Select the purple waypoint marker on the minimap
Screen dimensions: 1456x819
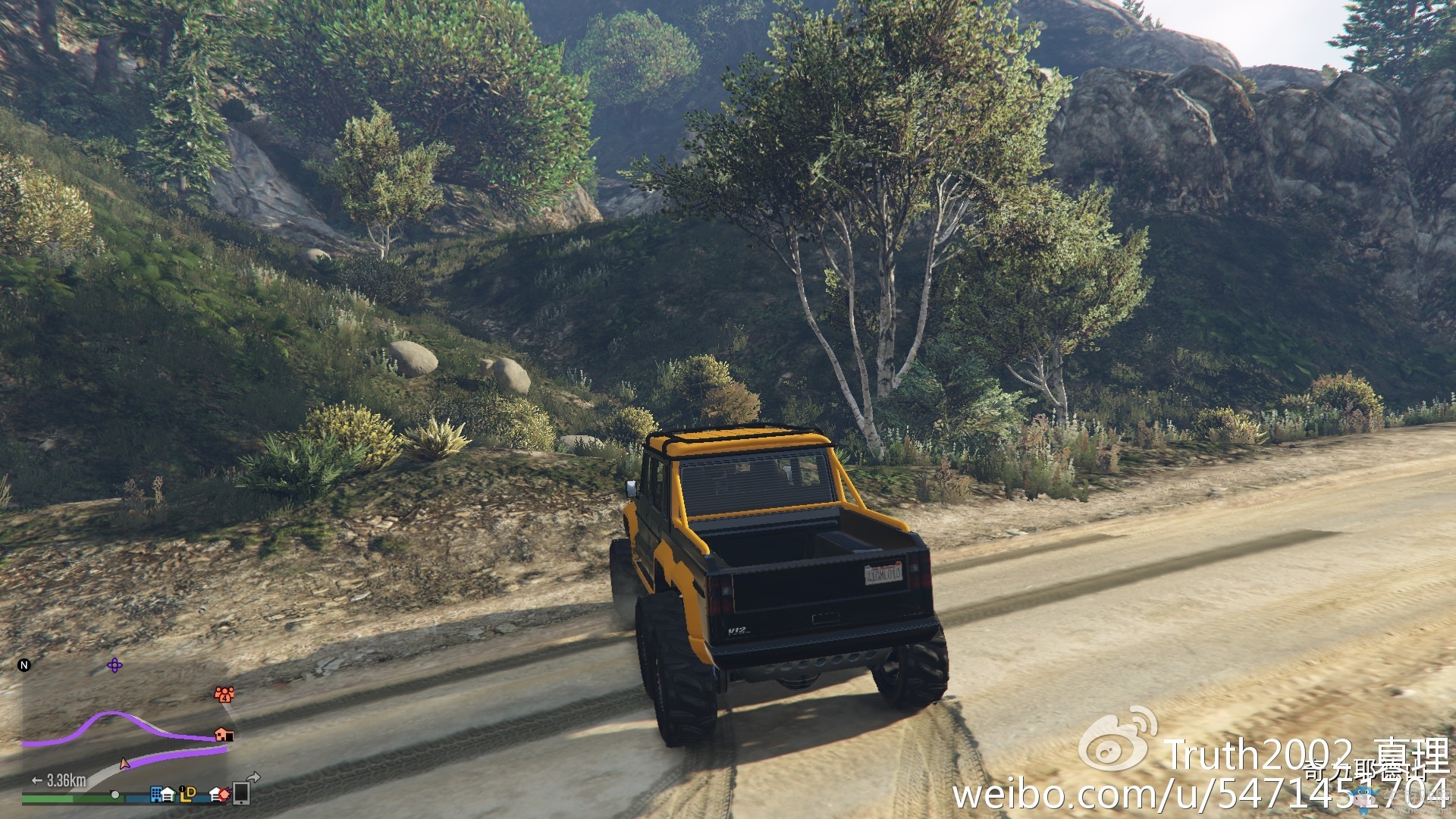point(115,666)
